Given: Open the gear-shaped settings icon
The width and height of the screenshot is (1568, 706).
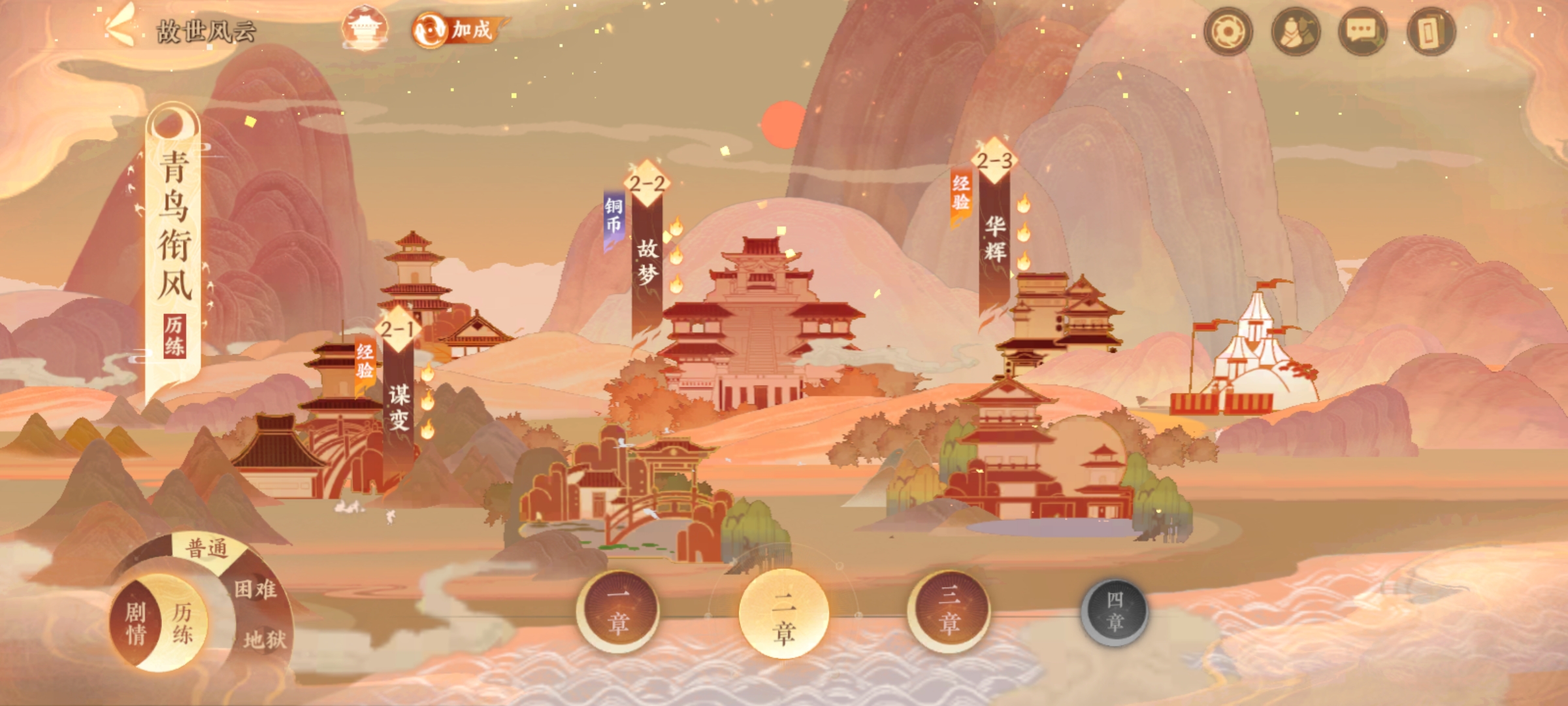Looking at the screenshot, I should (x=1228, y=31).
